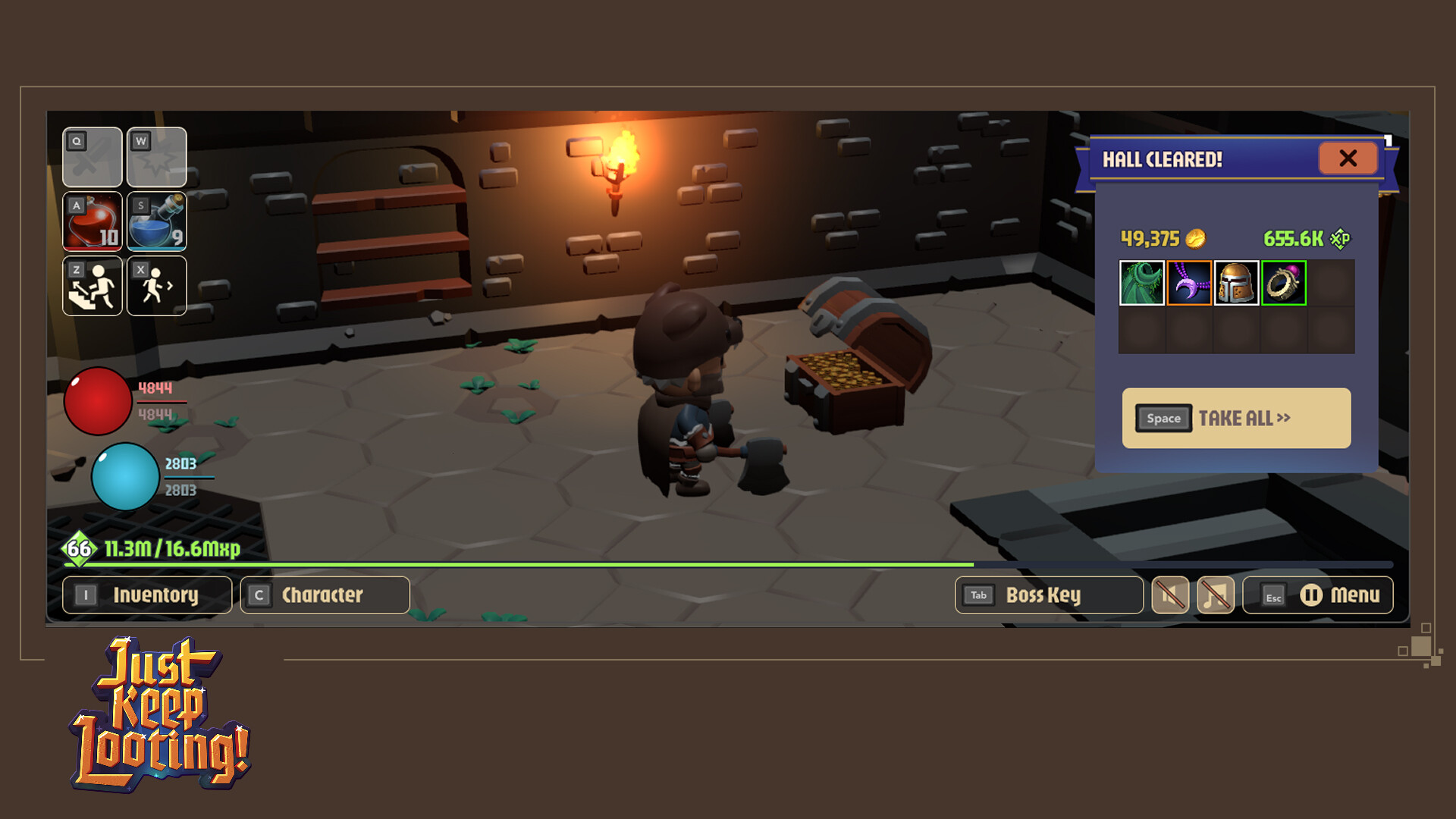
Task: Toggle the sound effects mute icon
Action: click(1170, 595)
